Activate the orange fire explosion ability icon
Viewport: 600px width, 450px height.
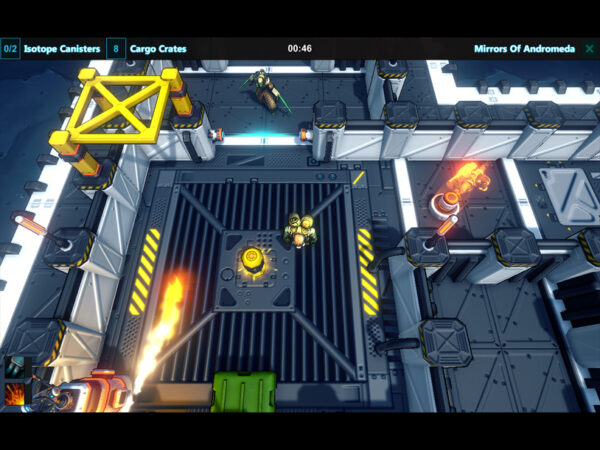pyautogui.click(x=15, y=394)
